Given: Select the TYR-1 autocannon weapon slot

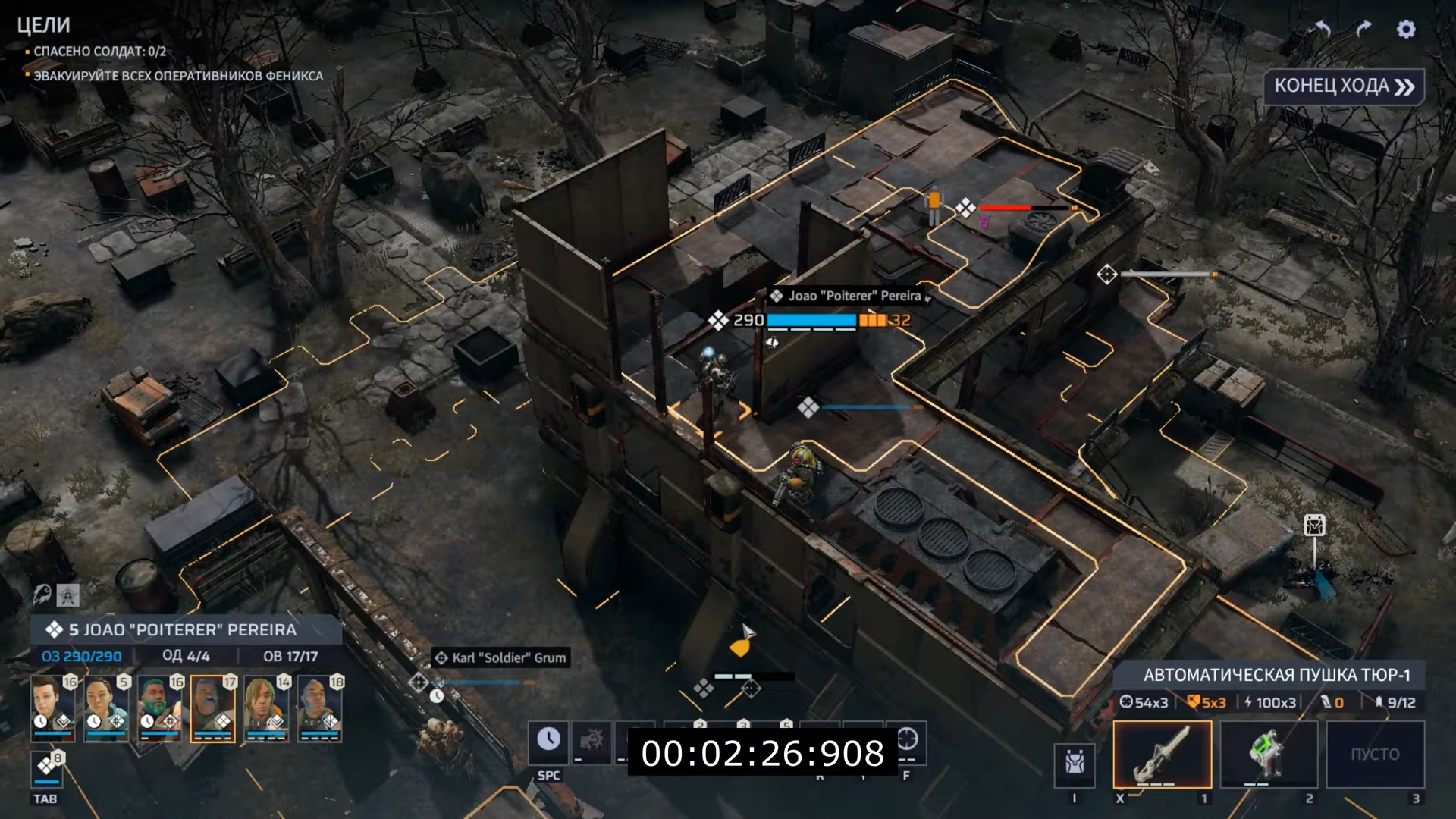Looking at the screenshot, I should point(1162,754).
